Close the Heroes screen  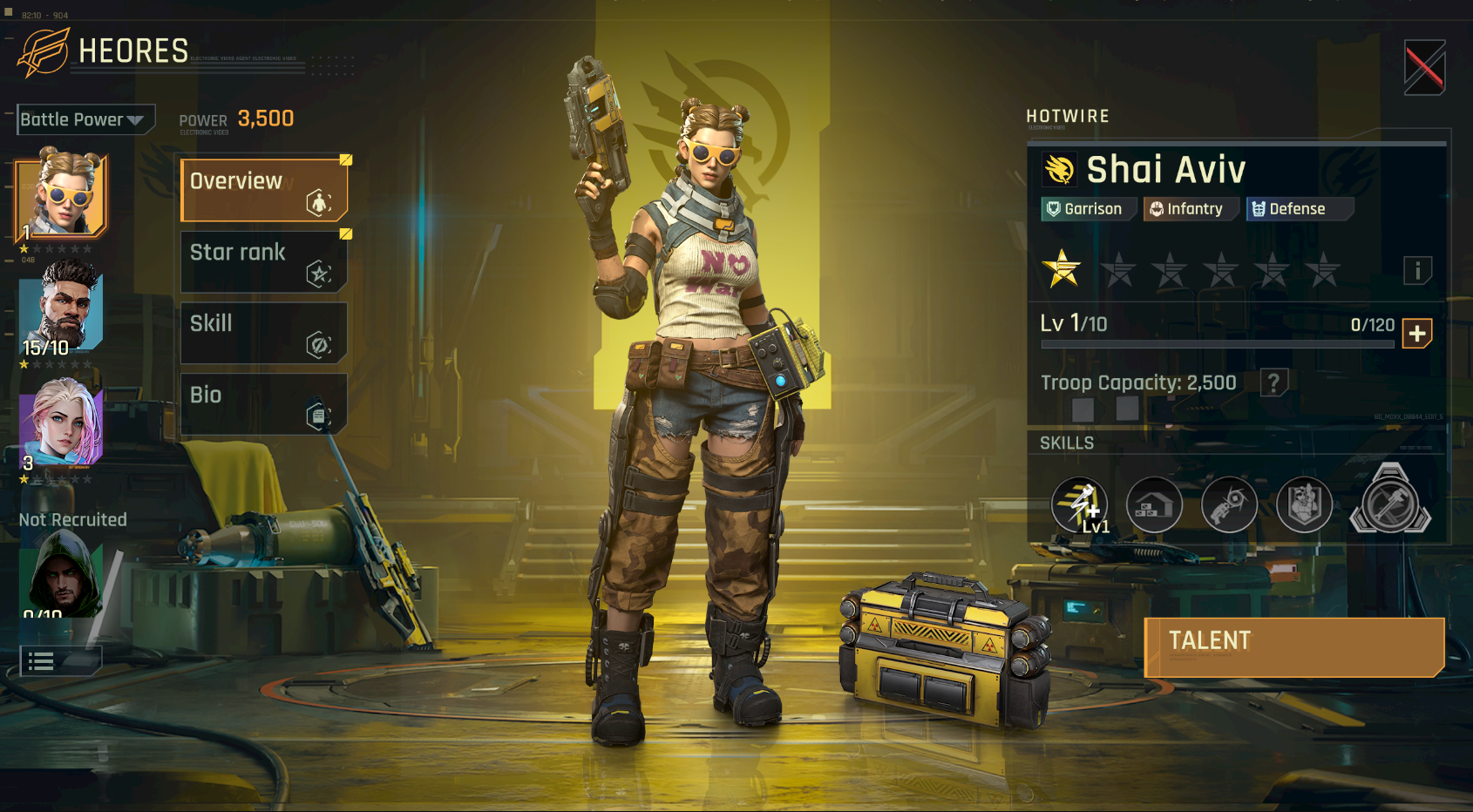[x=1424, y=67]
